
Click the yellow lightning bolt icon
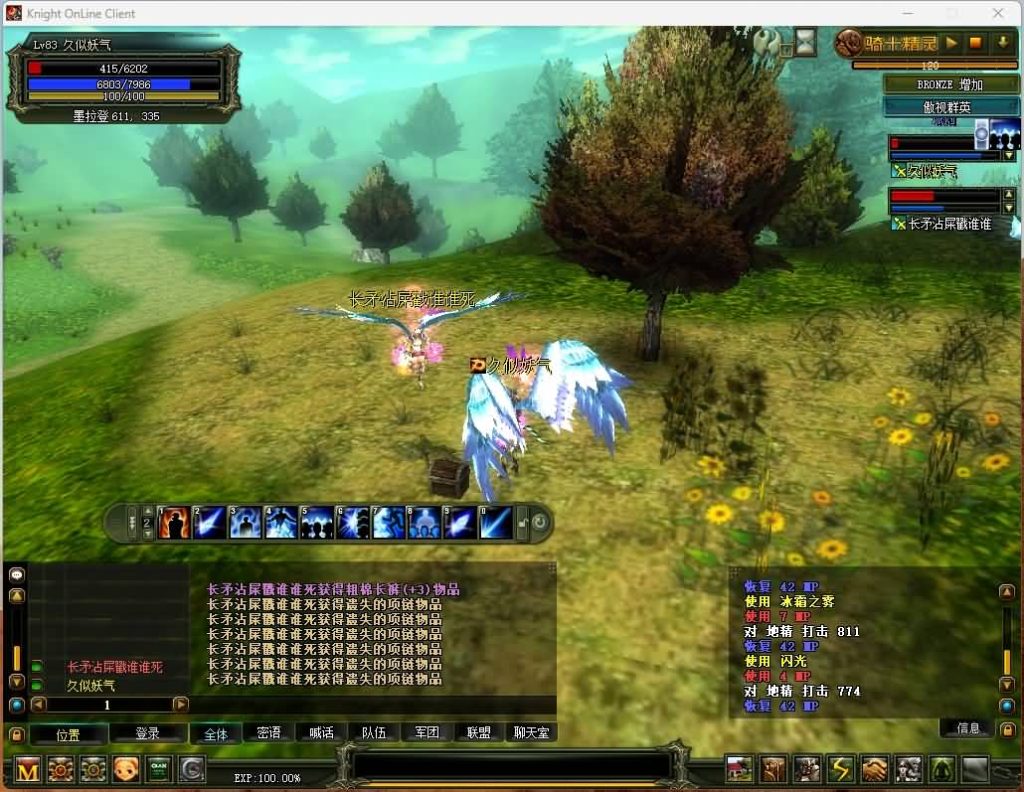pos(841,769)
